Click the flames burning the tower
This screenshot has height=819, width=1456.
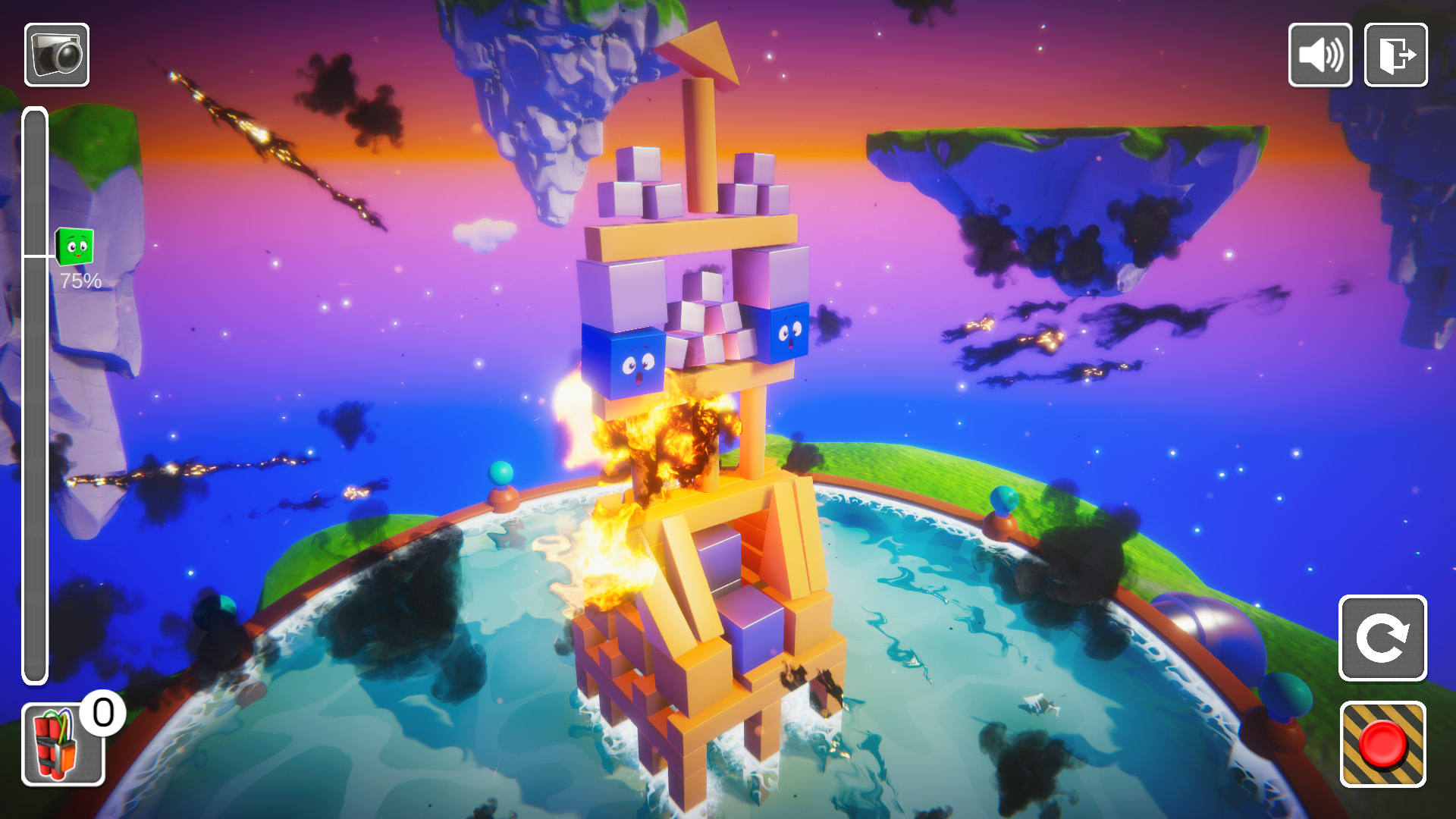[x=660, y=447]
